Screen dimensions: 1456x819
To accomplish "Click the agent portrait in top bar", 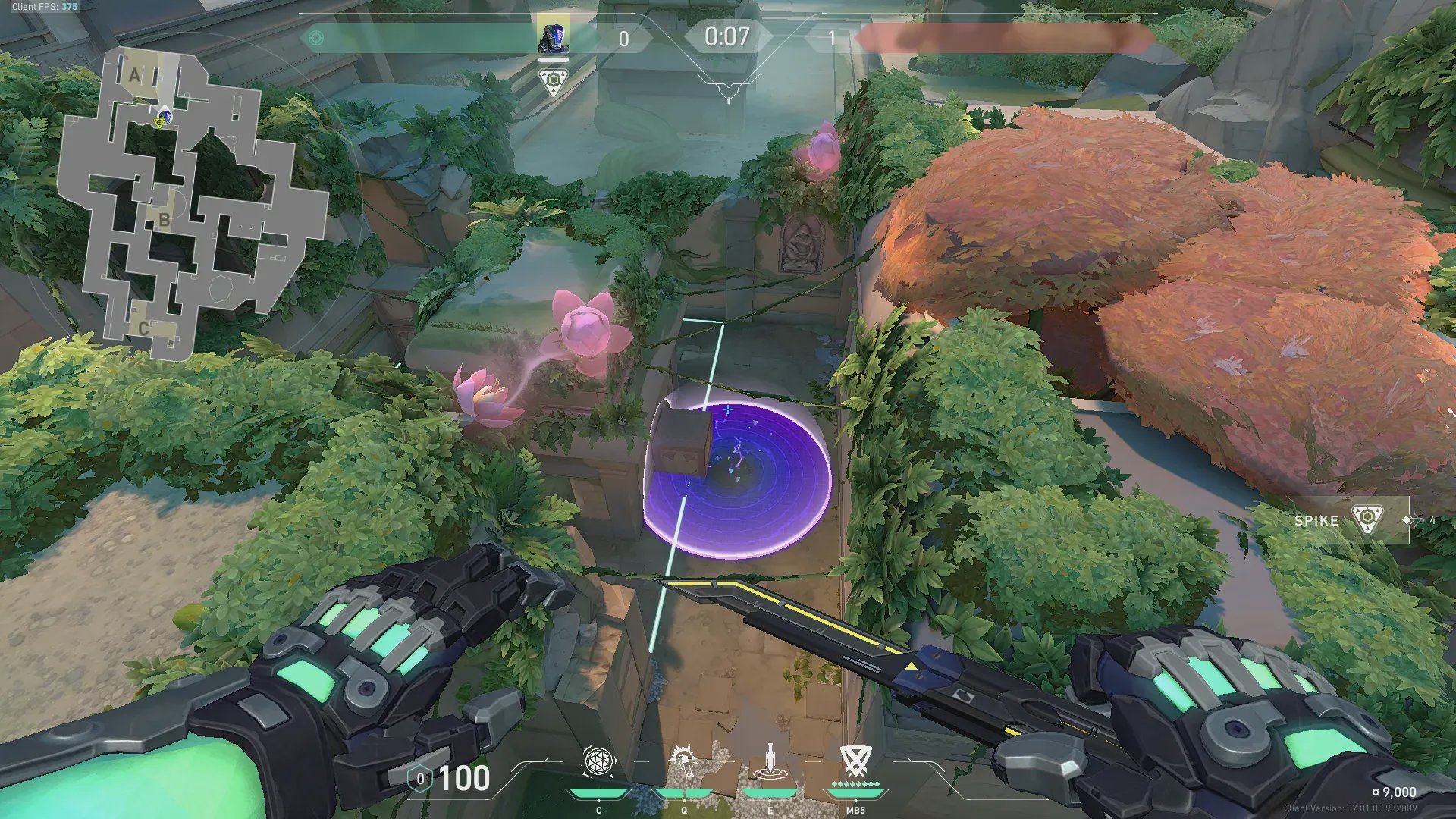I will (554, 38).
